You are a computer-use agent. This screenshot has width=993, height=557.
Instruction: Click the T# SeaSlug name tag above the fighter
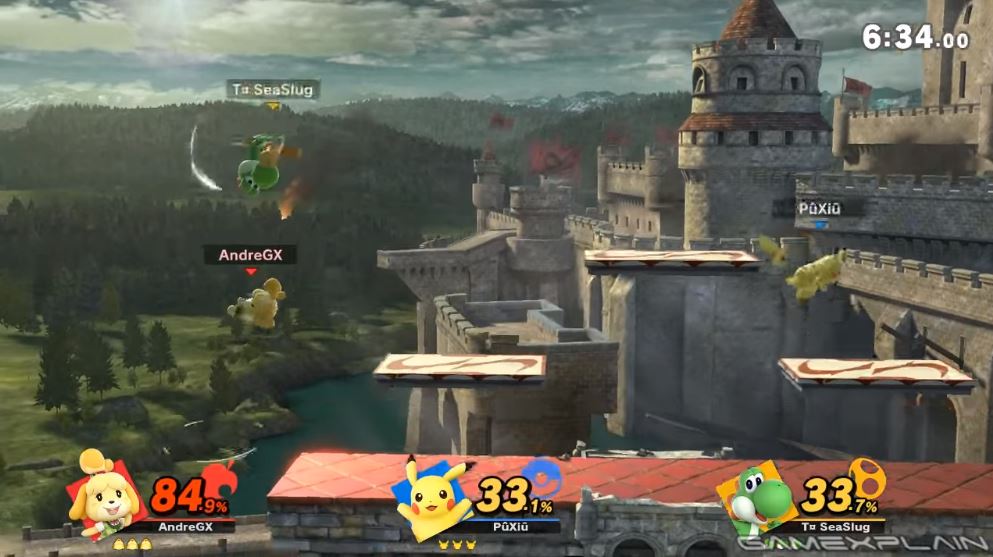coord(272,90)
